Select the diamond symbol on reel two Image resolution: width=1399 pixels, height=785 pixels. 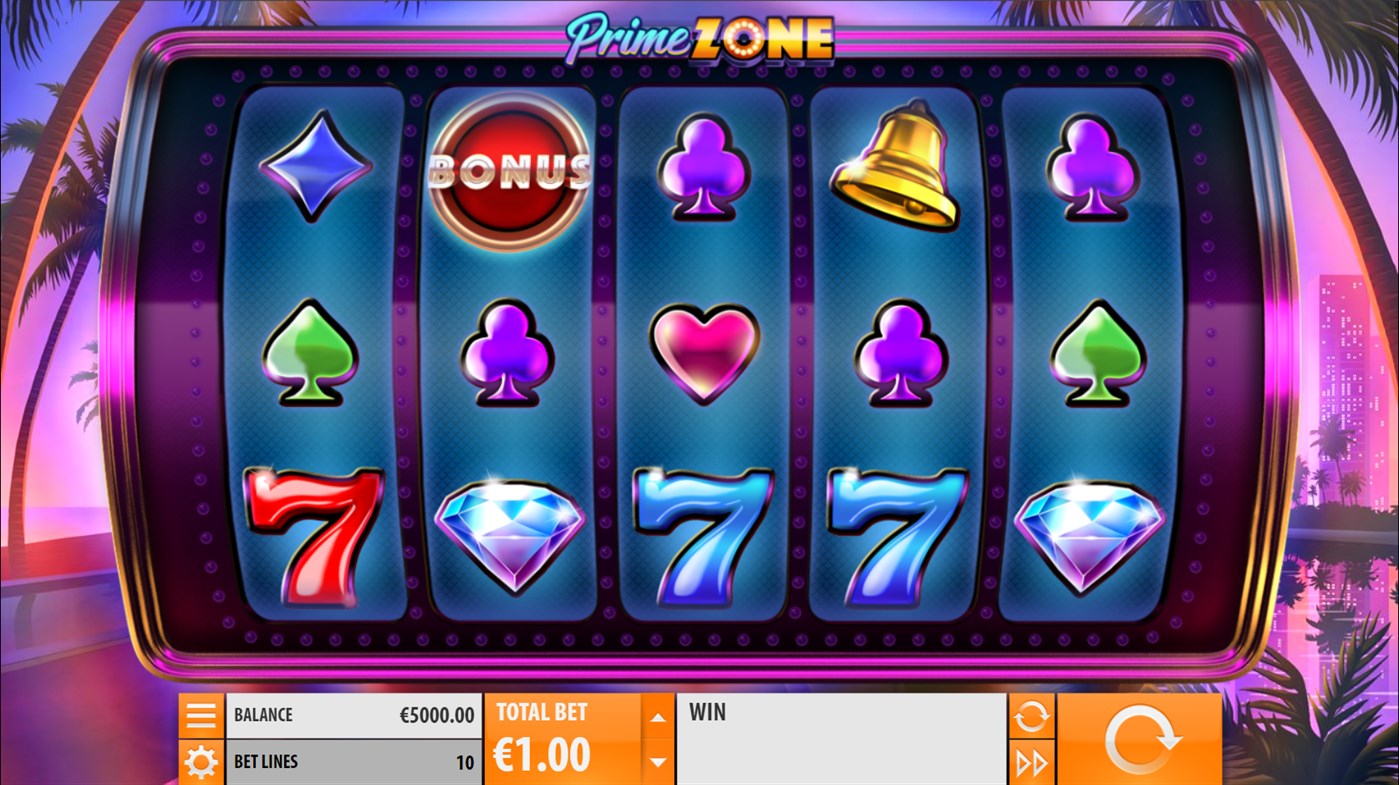click(x=508, y=533)
